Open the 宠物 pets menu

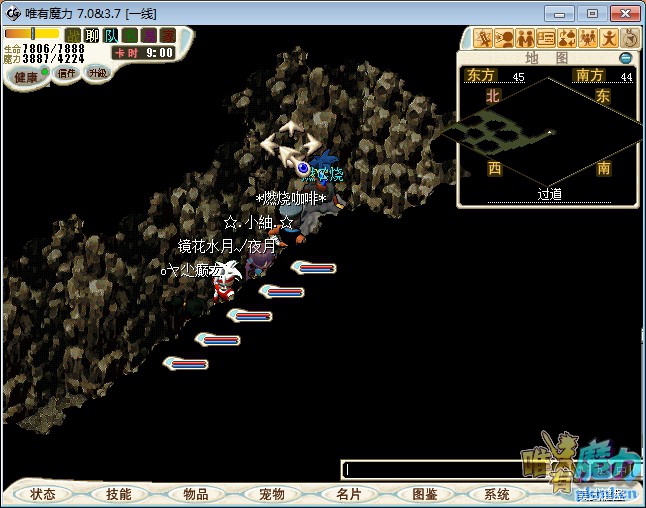pos(272,494)
